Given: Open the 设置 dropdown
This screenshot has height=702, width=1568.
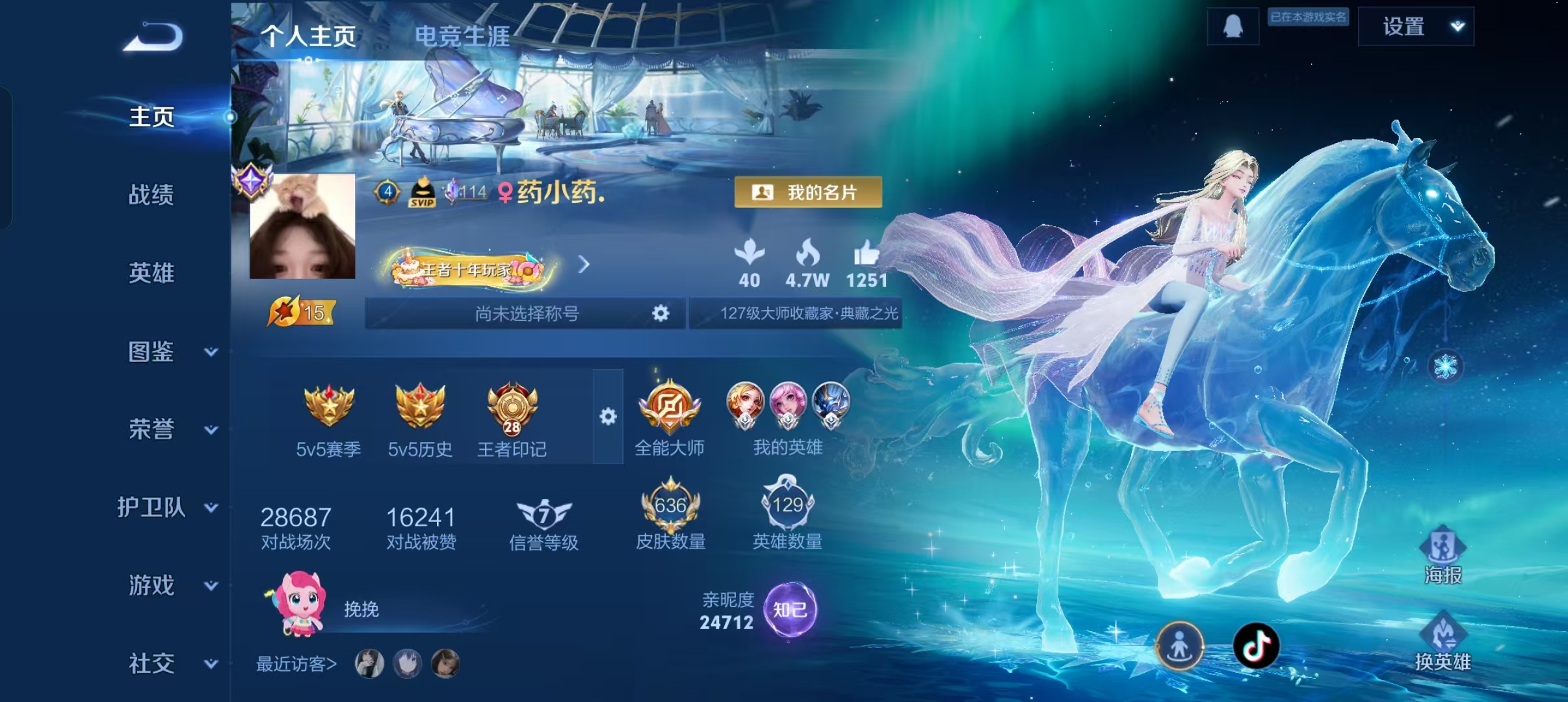Looking at the screenshot, I should tap(1415, 27).
